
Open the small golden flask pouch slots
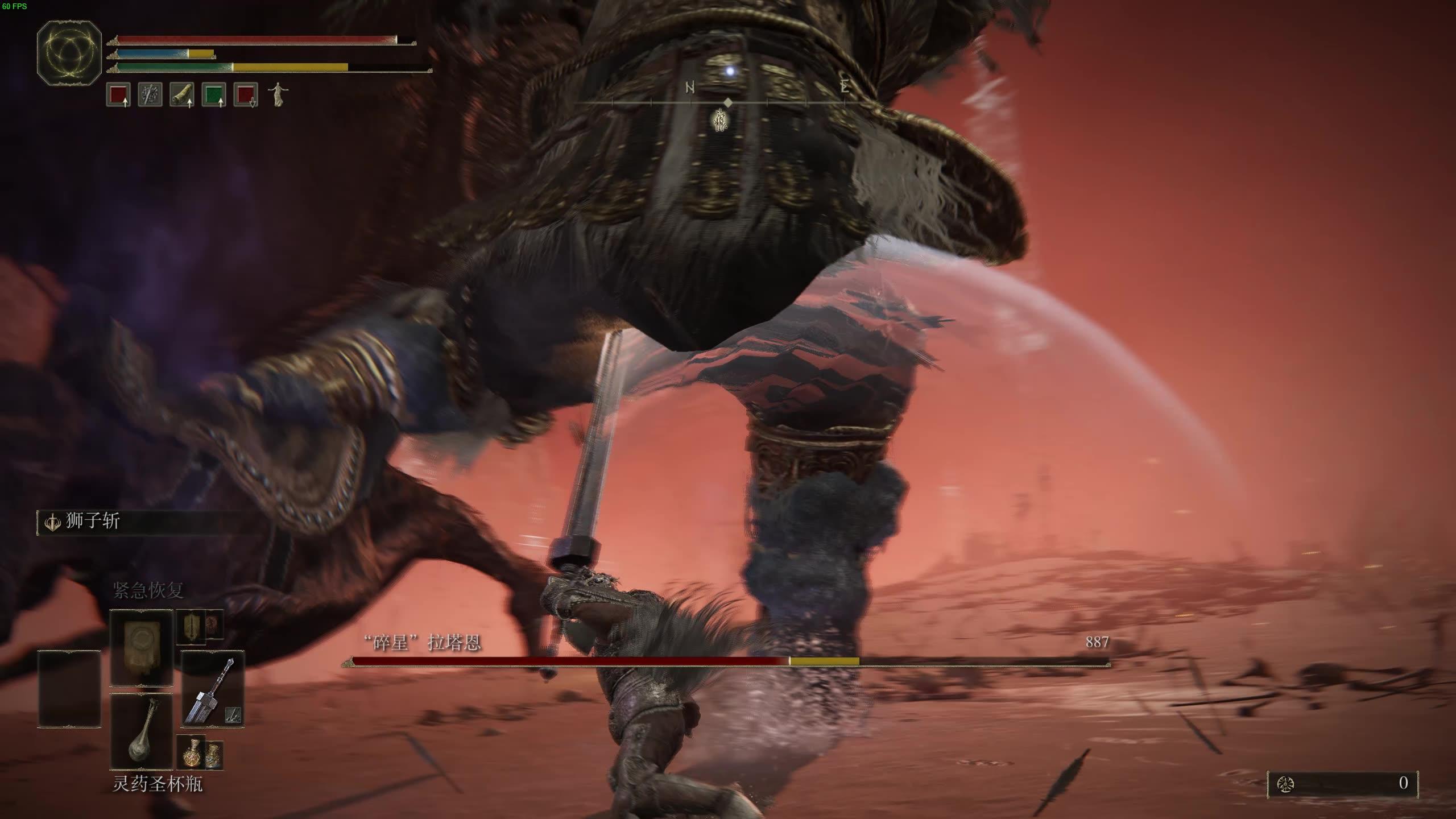tap(199, 752)
